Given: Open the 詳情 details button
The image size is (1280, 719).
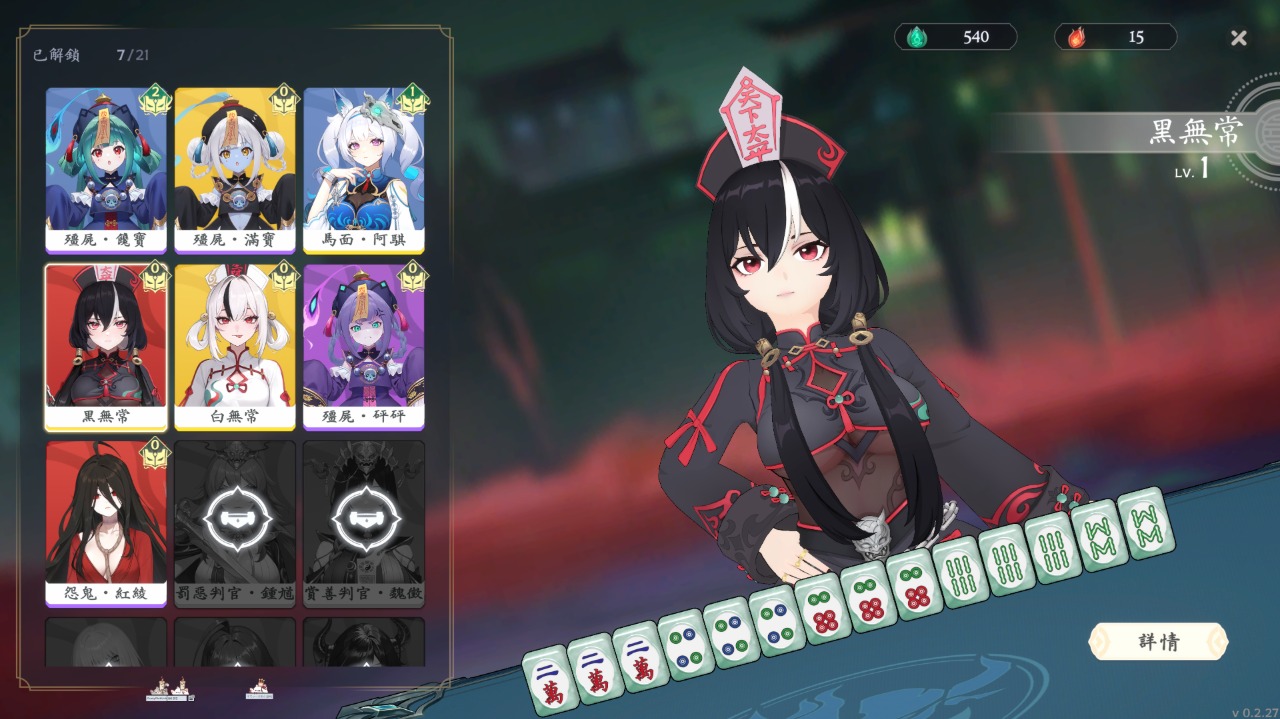Looking at the screenshot, I should coord(1158,642).
